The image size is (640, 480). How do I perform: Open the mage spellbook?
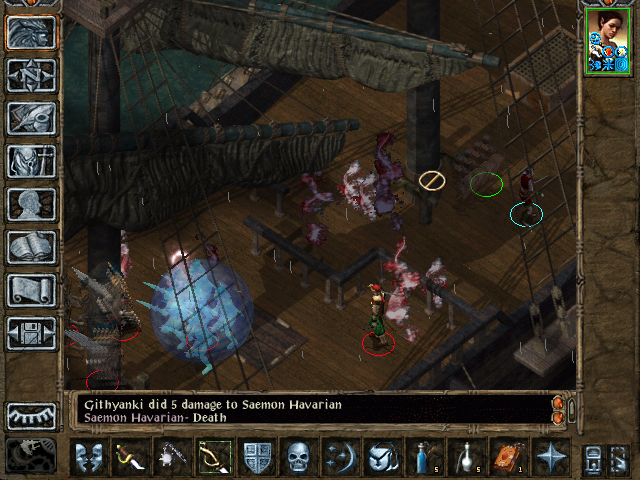pyautogui.click(x=32, y=247)
